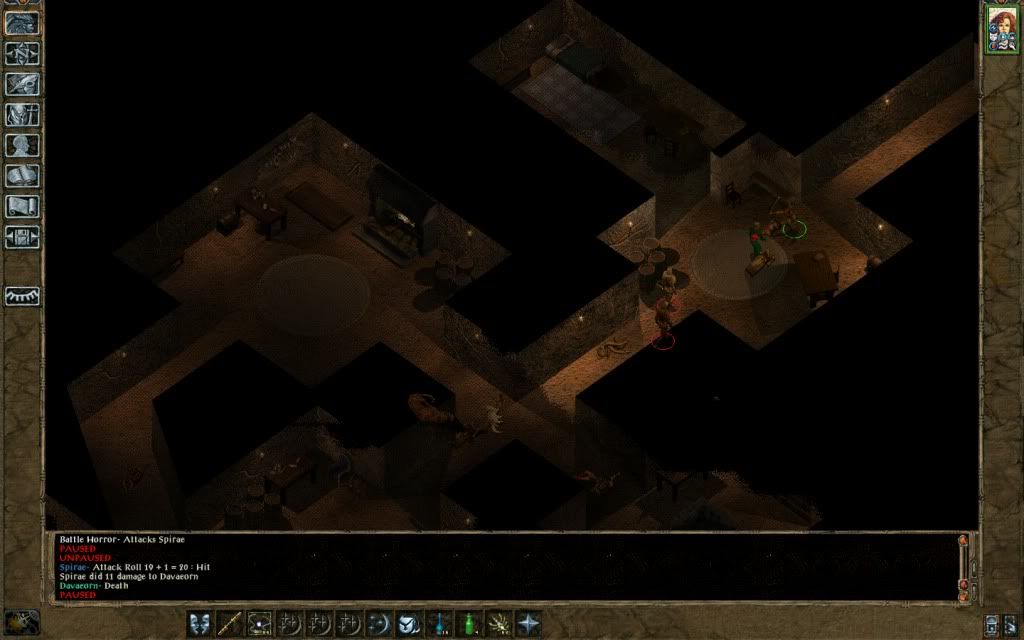Open the area map screen
The width and height of the screenshot is (1024, 640).
pyautogui.click(x=23, y=53)
